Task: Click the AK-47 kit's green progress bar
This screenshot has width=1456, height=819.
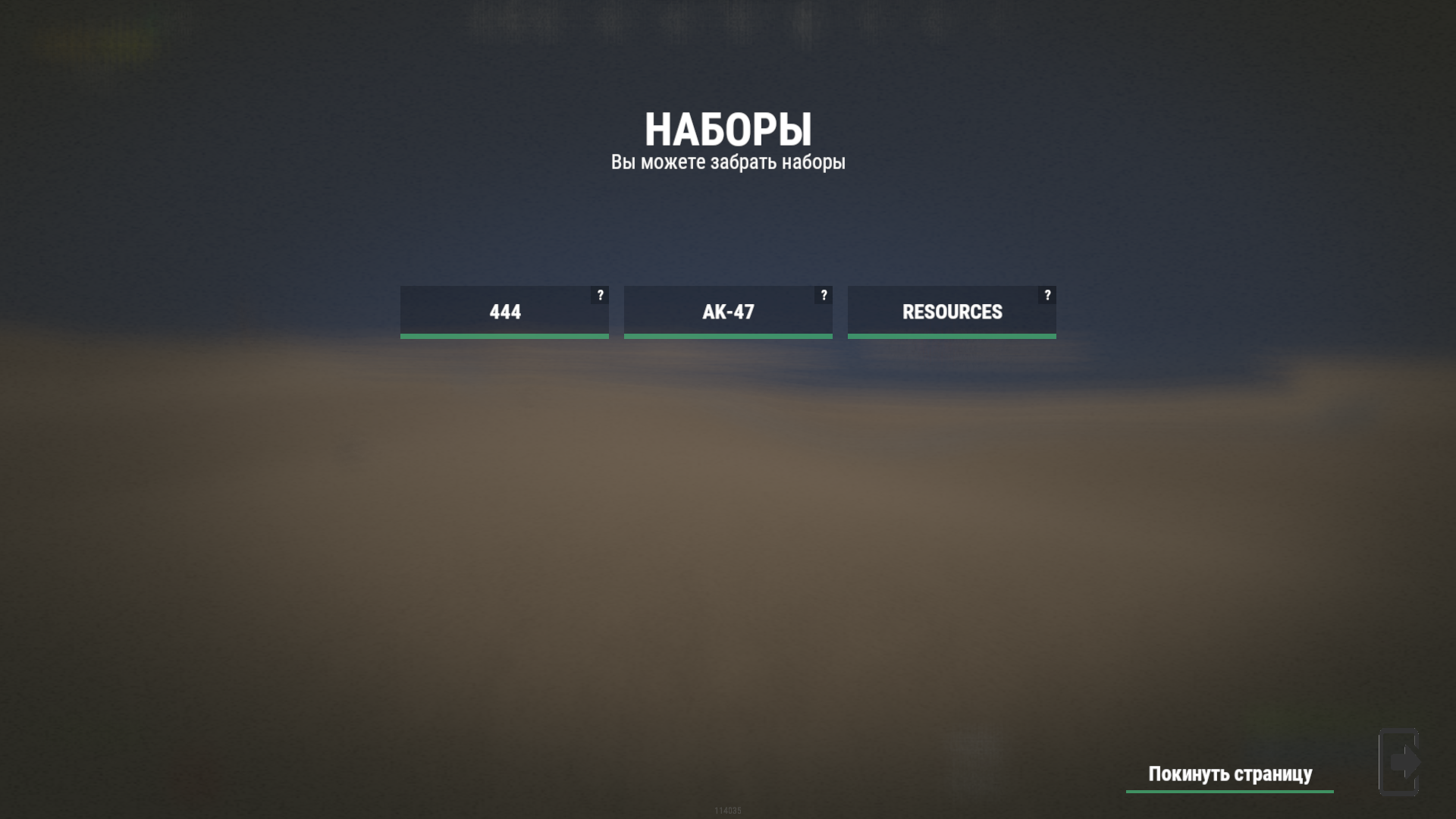Action: 727,334
